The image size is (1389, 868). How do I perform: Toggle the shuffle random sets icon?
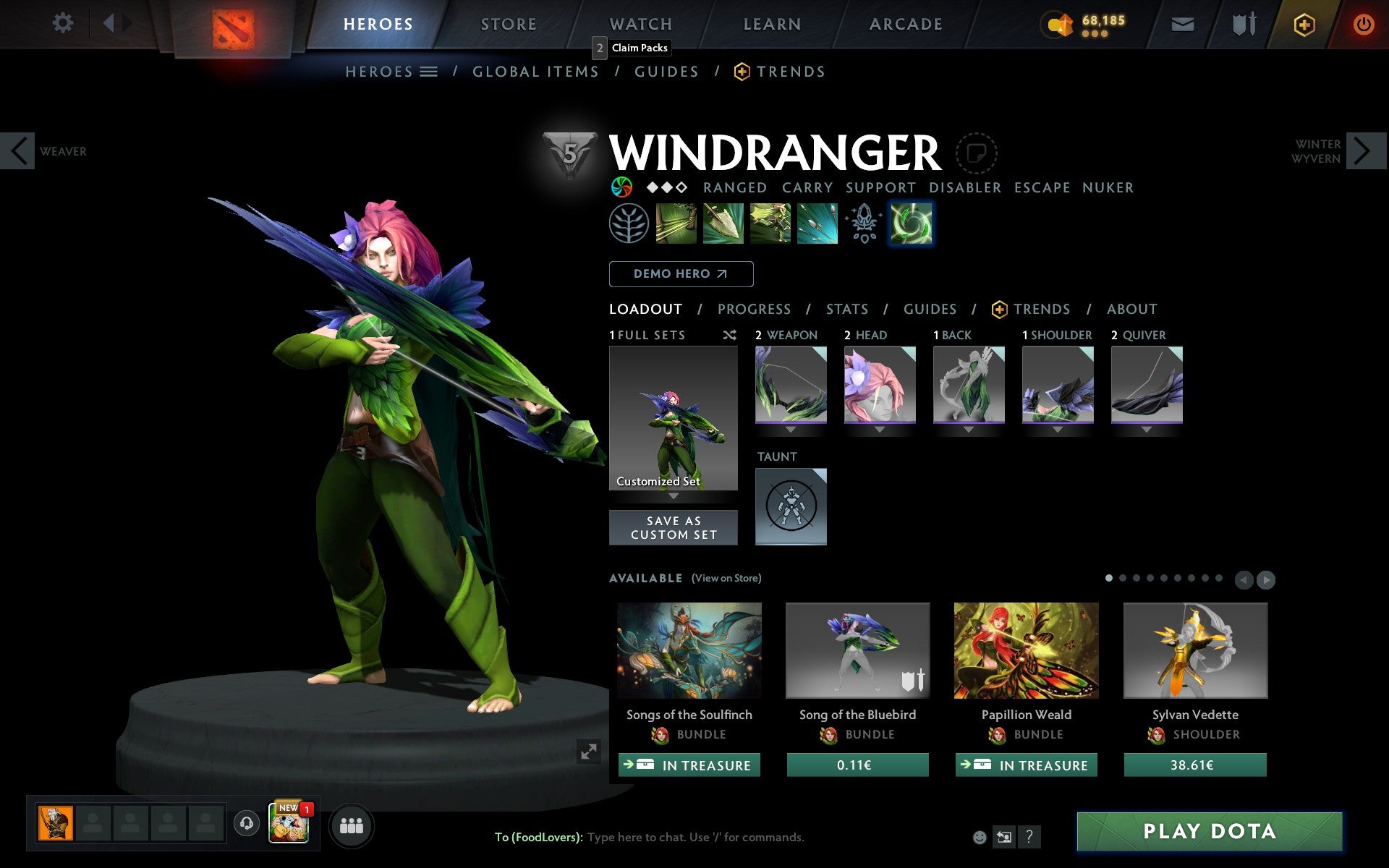729,335
